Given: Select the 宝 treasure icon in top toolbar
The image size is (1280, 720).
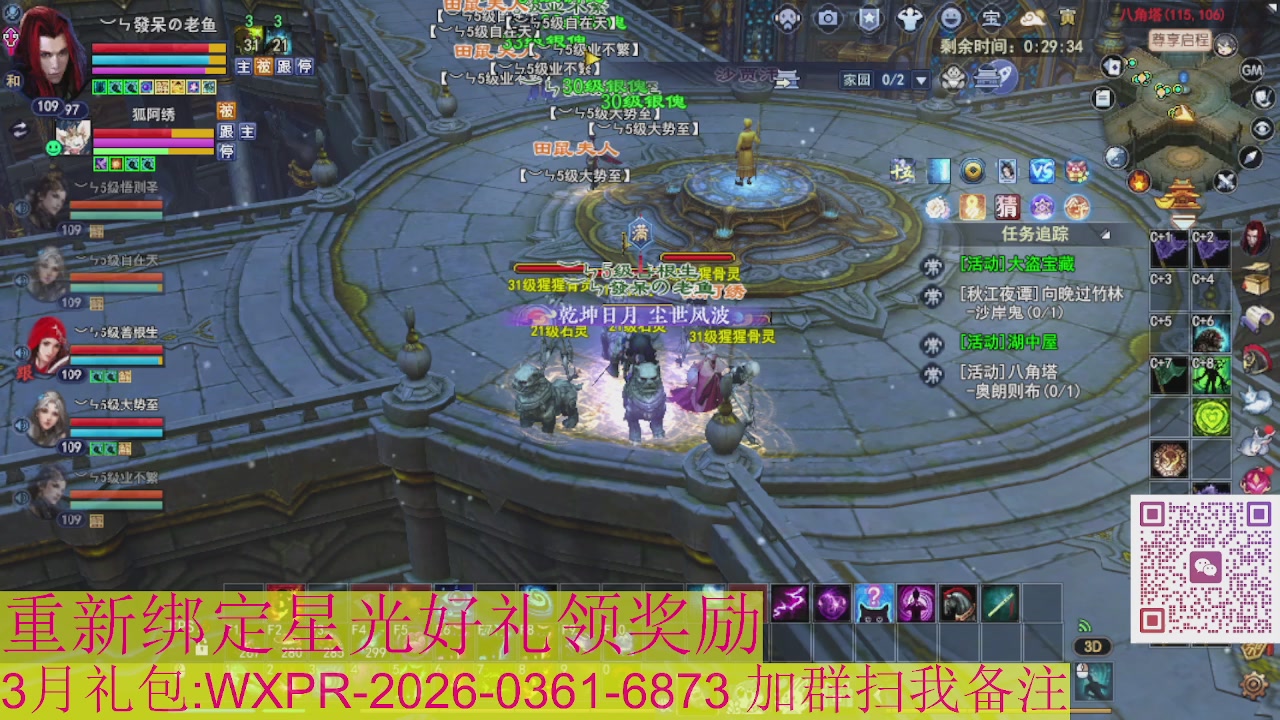Looking at the screenshot, I should click(991, 17).
